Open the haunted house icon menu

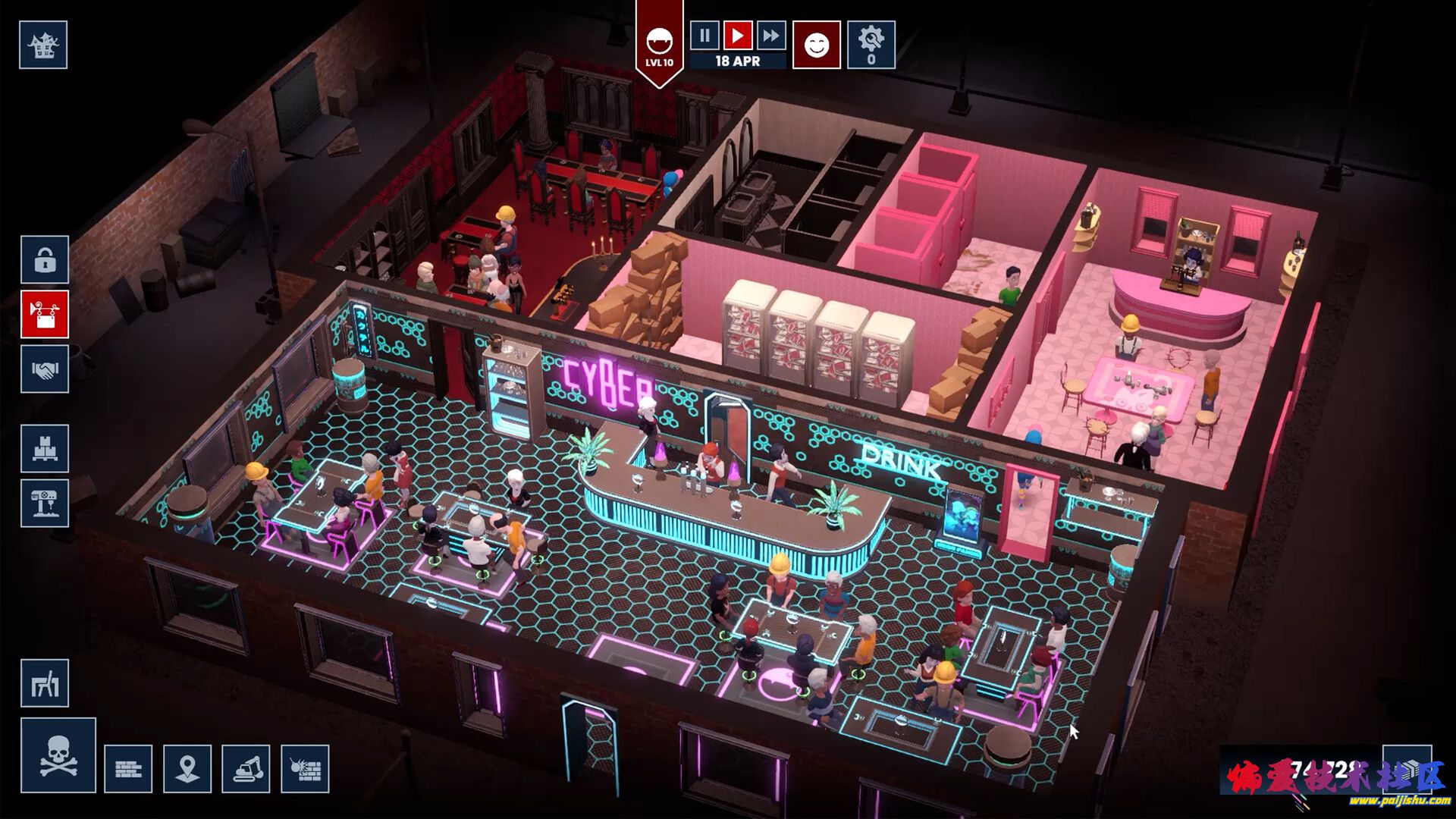pos(43,45)
